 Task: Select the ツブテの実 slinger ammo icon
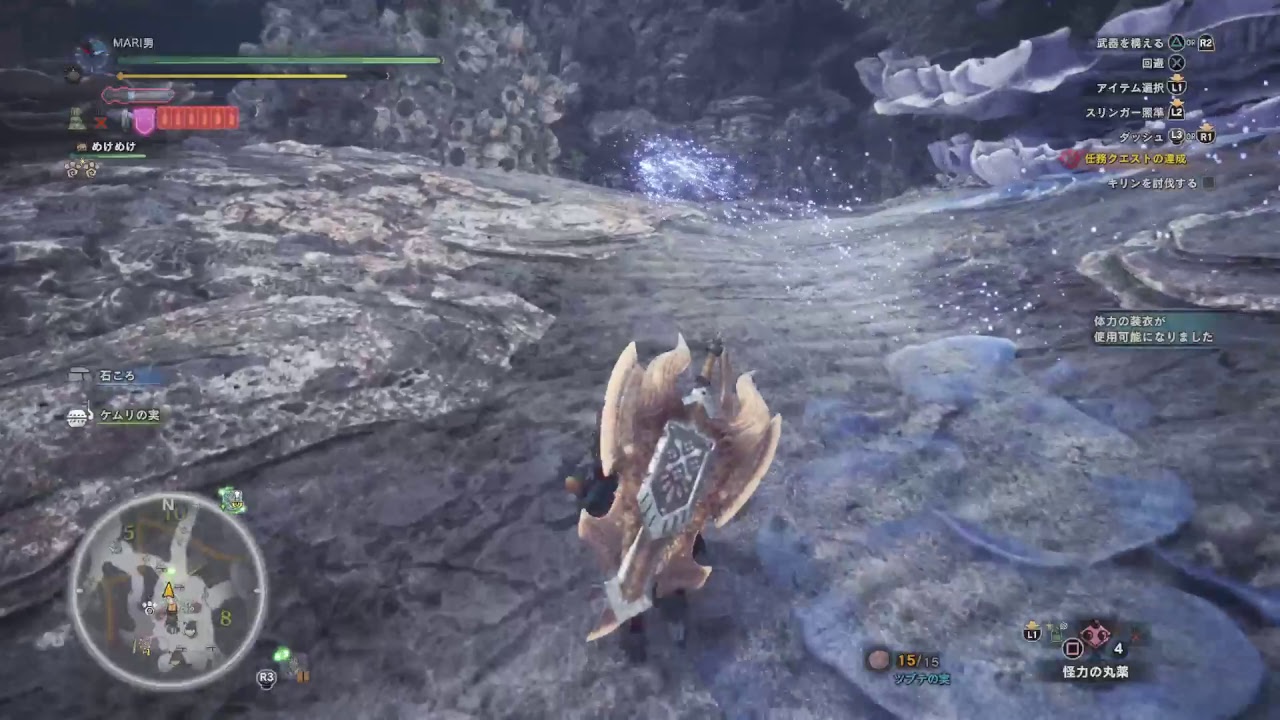pos(878,660)
